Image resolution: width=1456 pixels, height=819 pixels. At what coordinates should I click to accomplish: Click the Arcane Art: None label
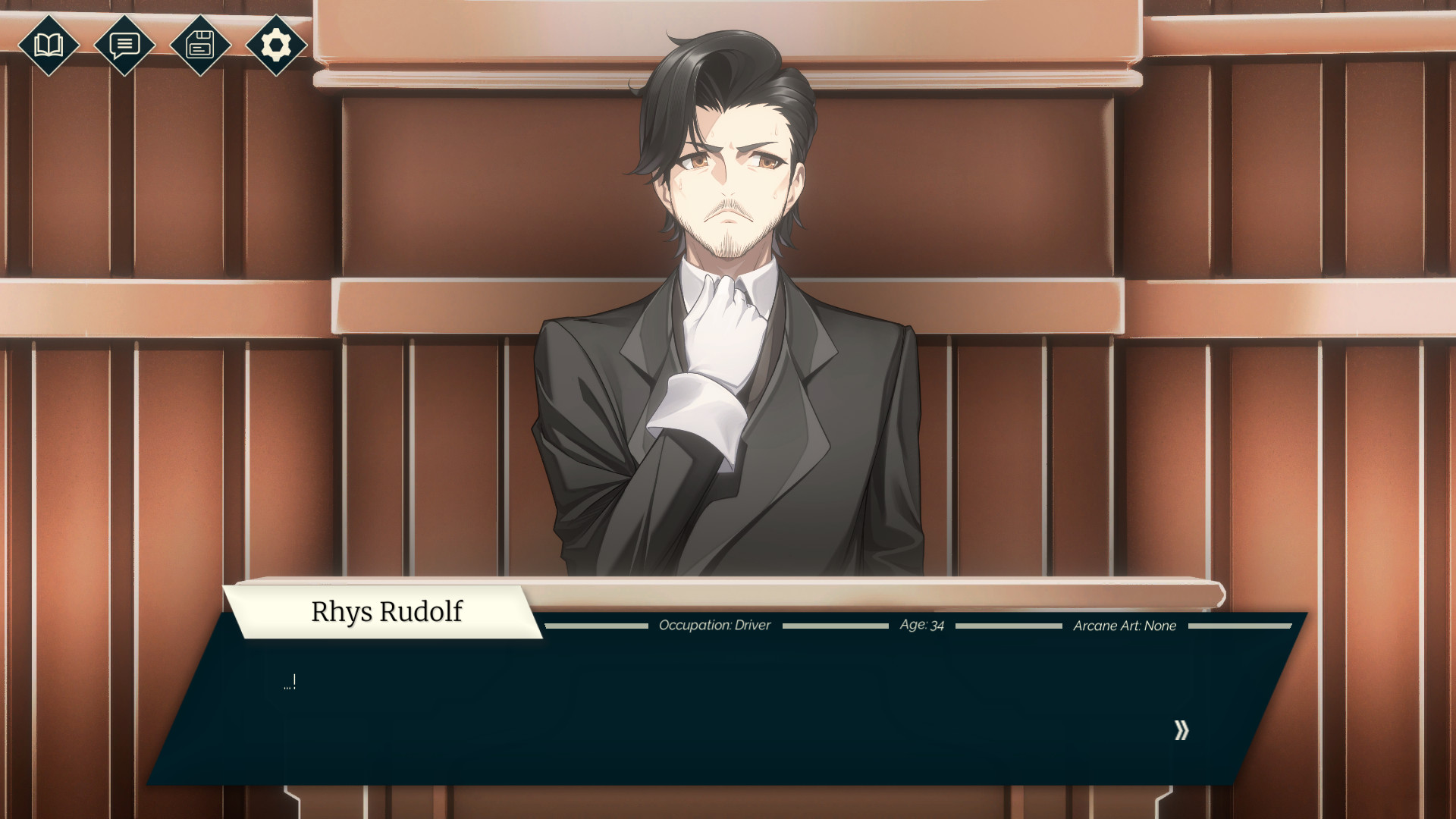click(x=1124, y=626)
